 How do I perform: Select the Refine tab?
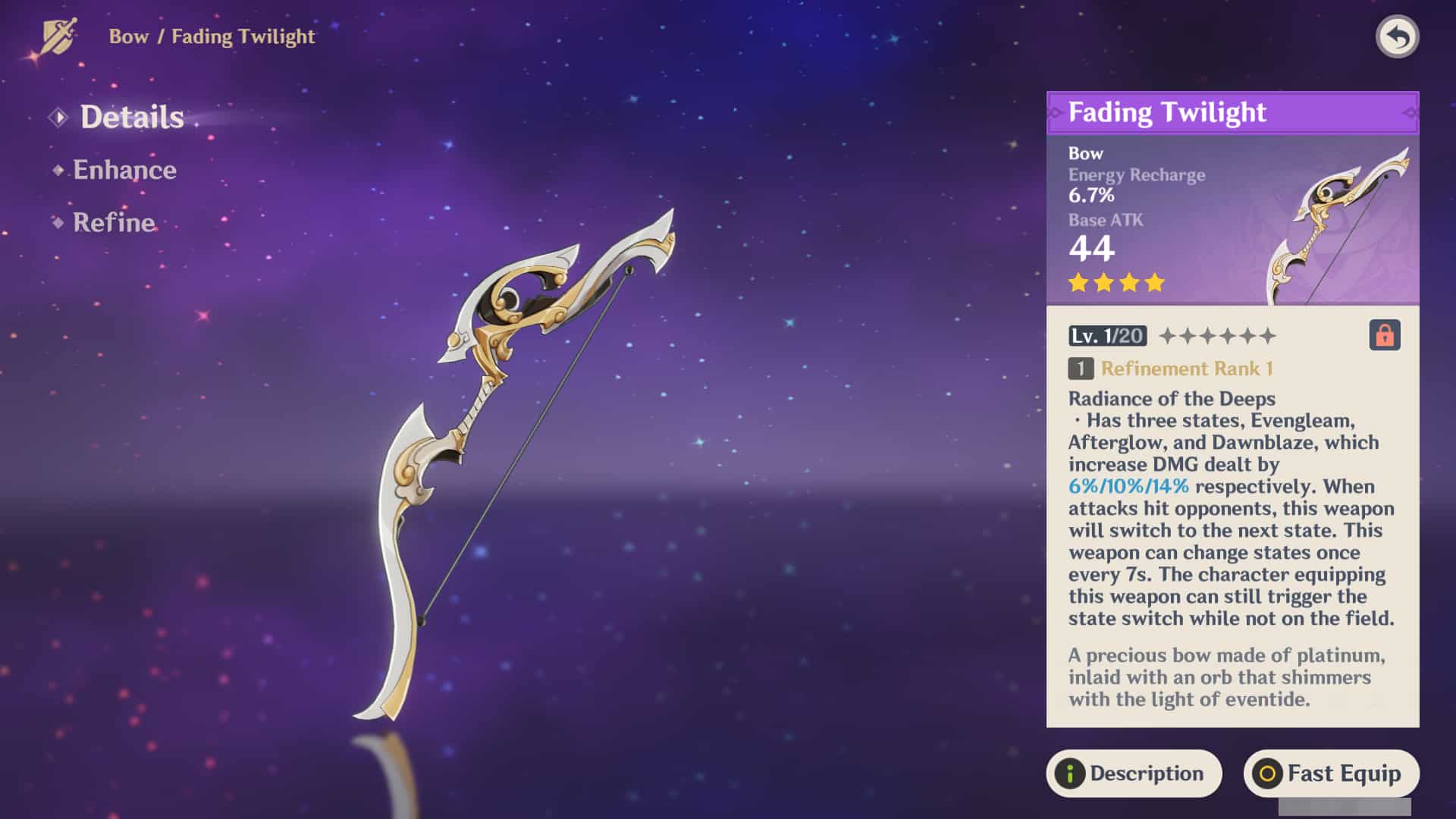pos(114,222)
